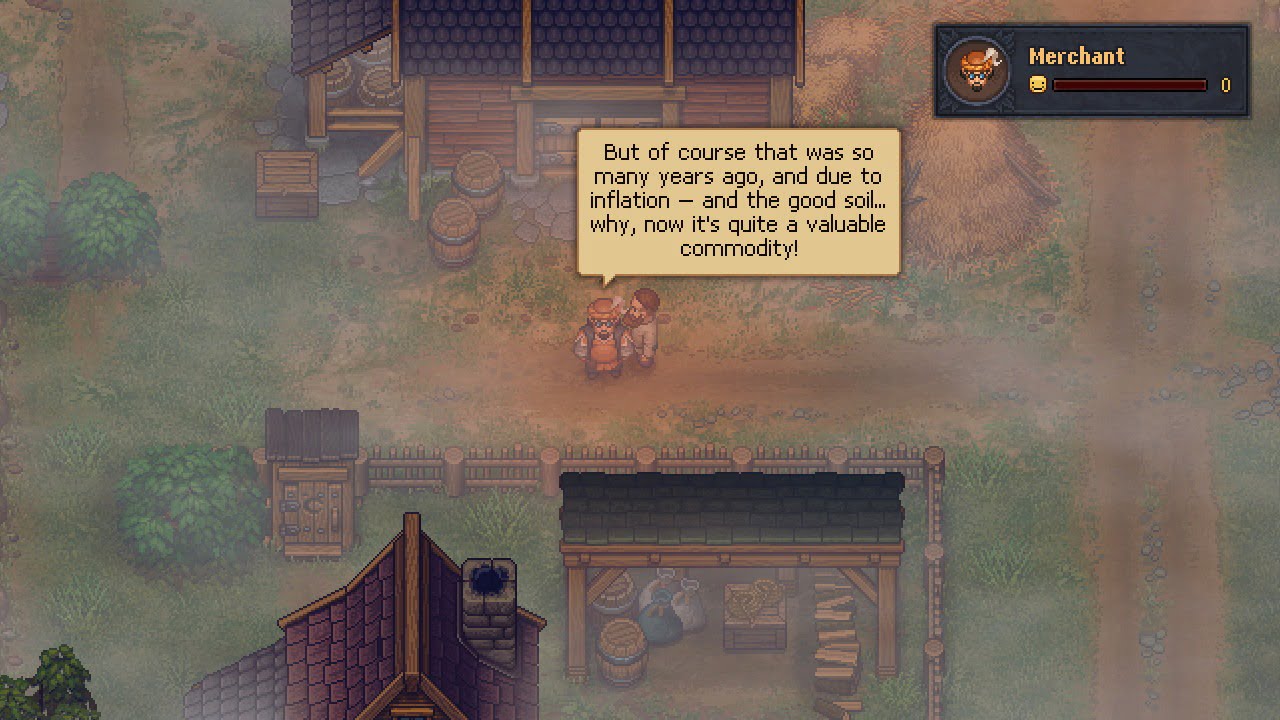Click the word 'commodity' in the dialogue text
The width and height of the screenshot is (1280, 720).
(x=740, y=248)
